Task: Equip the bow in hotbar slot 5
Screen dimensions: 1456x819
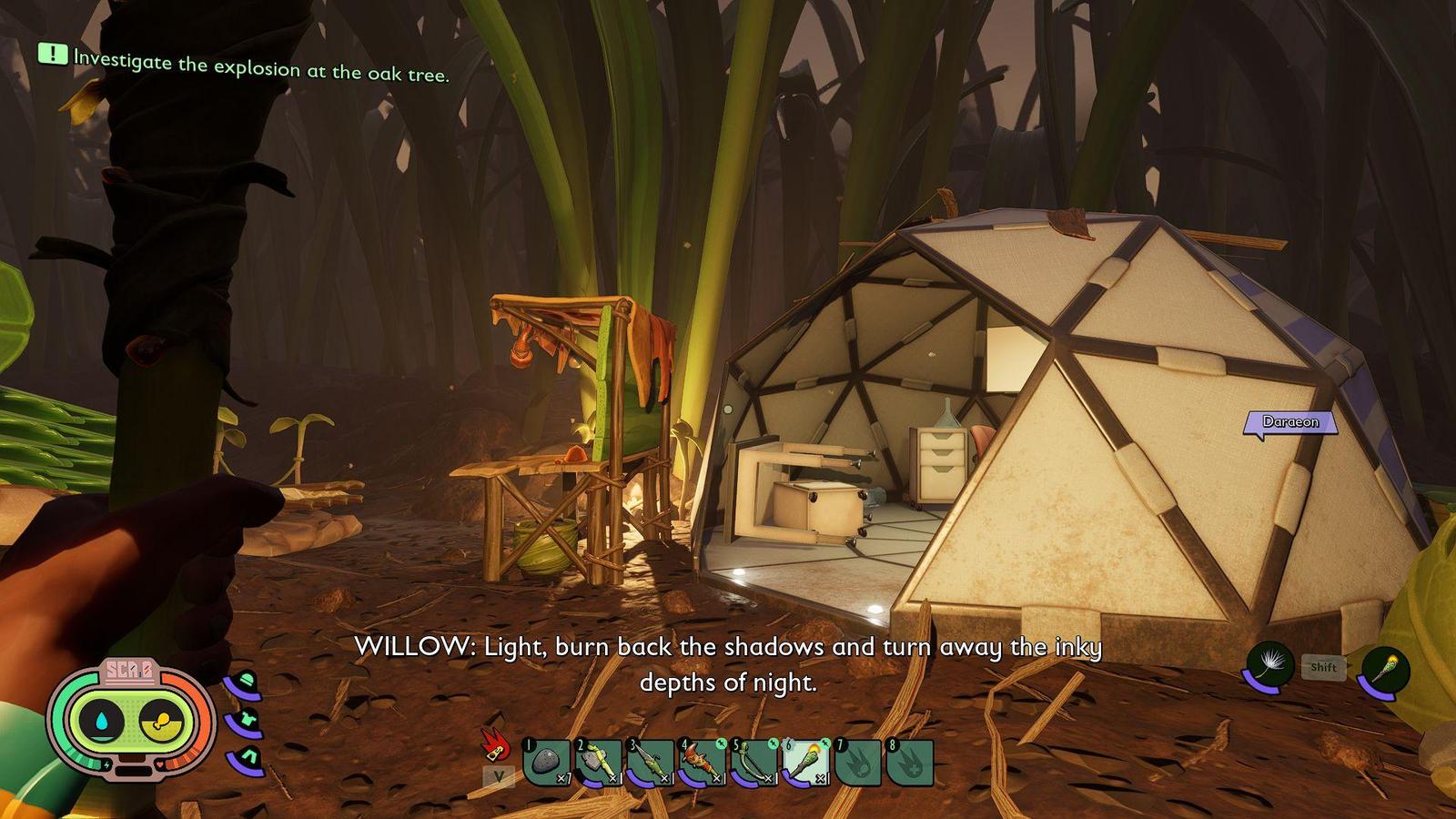Action: (753, 762)
